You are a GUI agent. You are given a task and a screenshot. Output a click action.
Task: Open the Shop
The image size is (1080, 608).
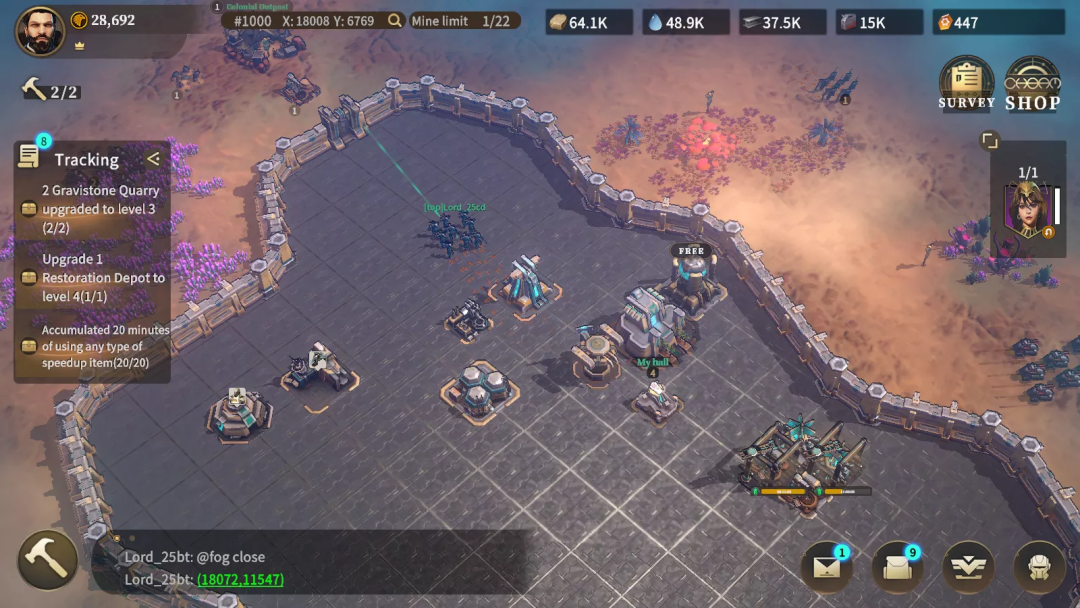1032,83
